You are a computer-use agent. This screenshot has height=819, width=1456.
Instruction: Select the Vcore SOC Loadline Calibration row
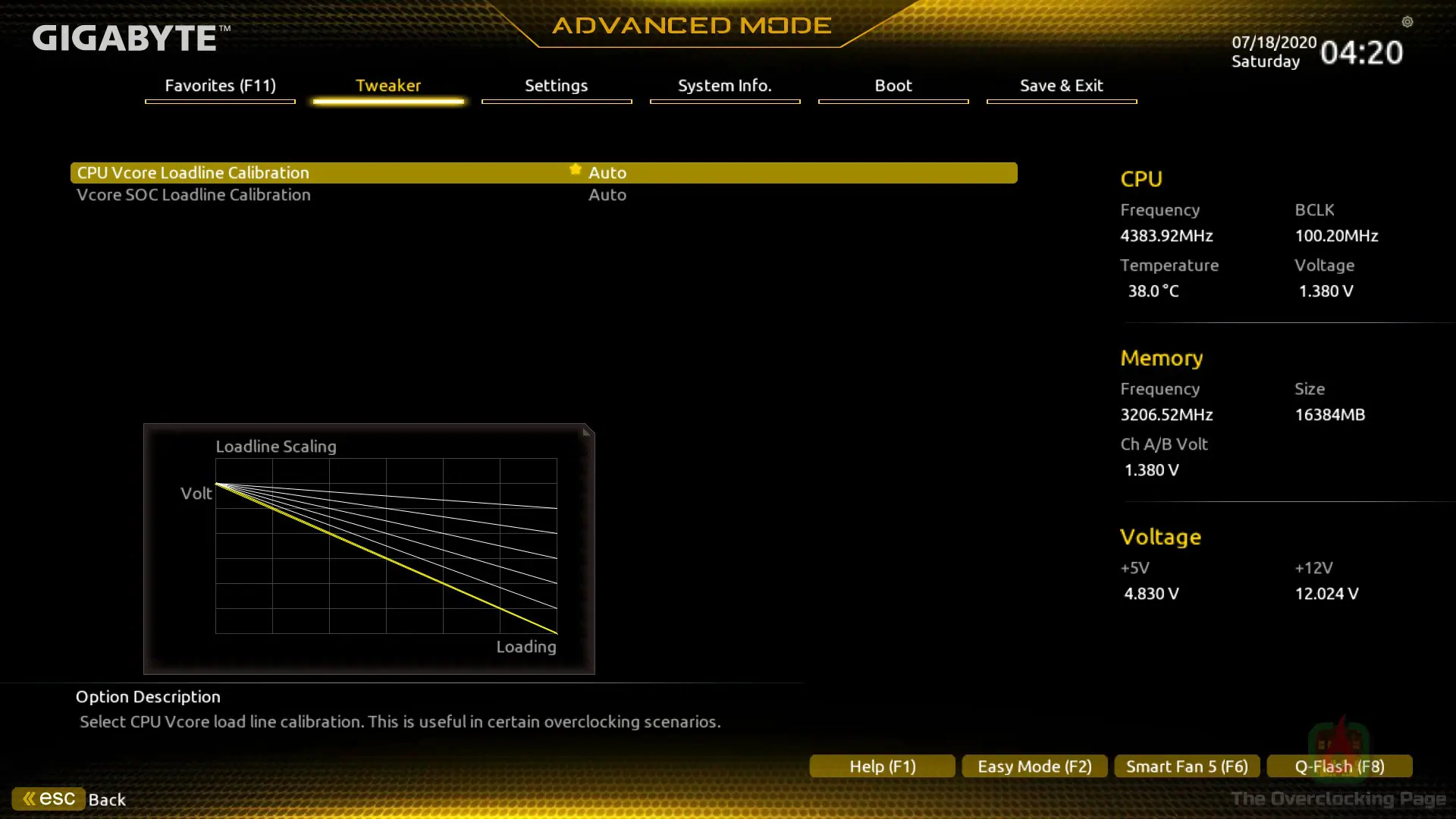tap(193, 195)
